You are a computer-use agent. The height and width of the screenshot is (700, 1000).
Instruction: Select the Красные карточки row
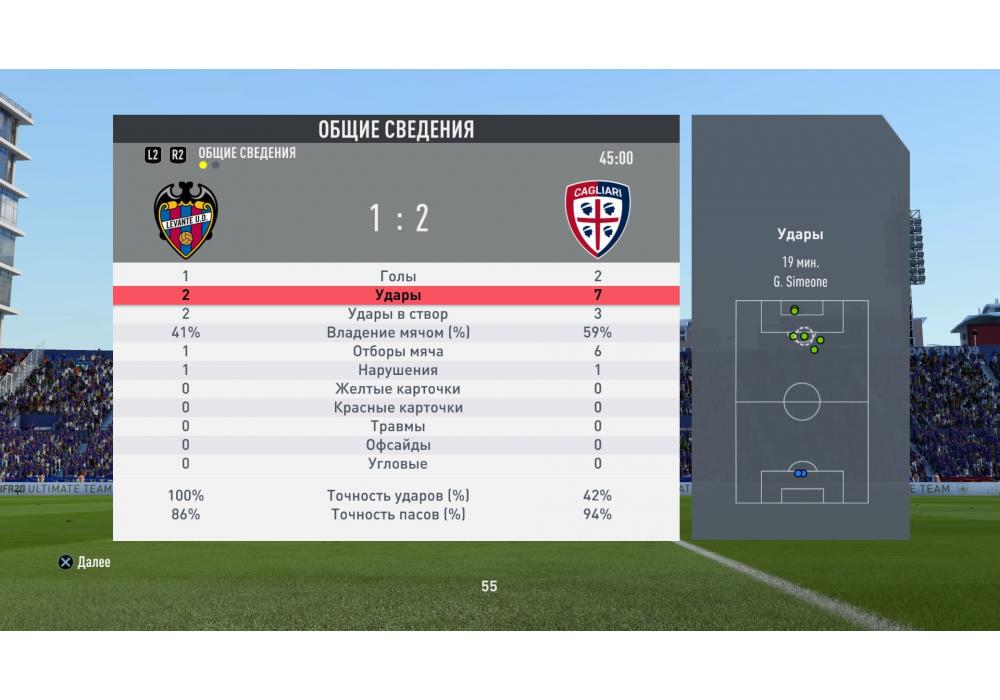click(398, 408)
